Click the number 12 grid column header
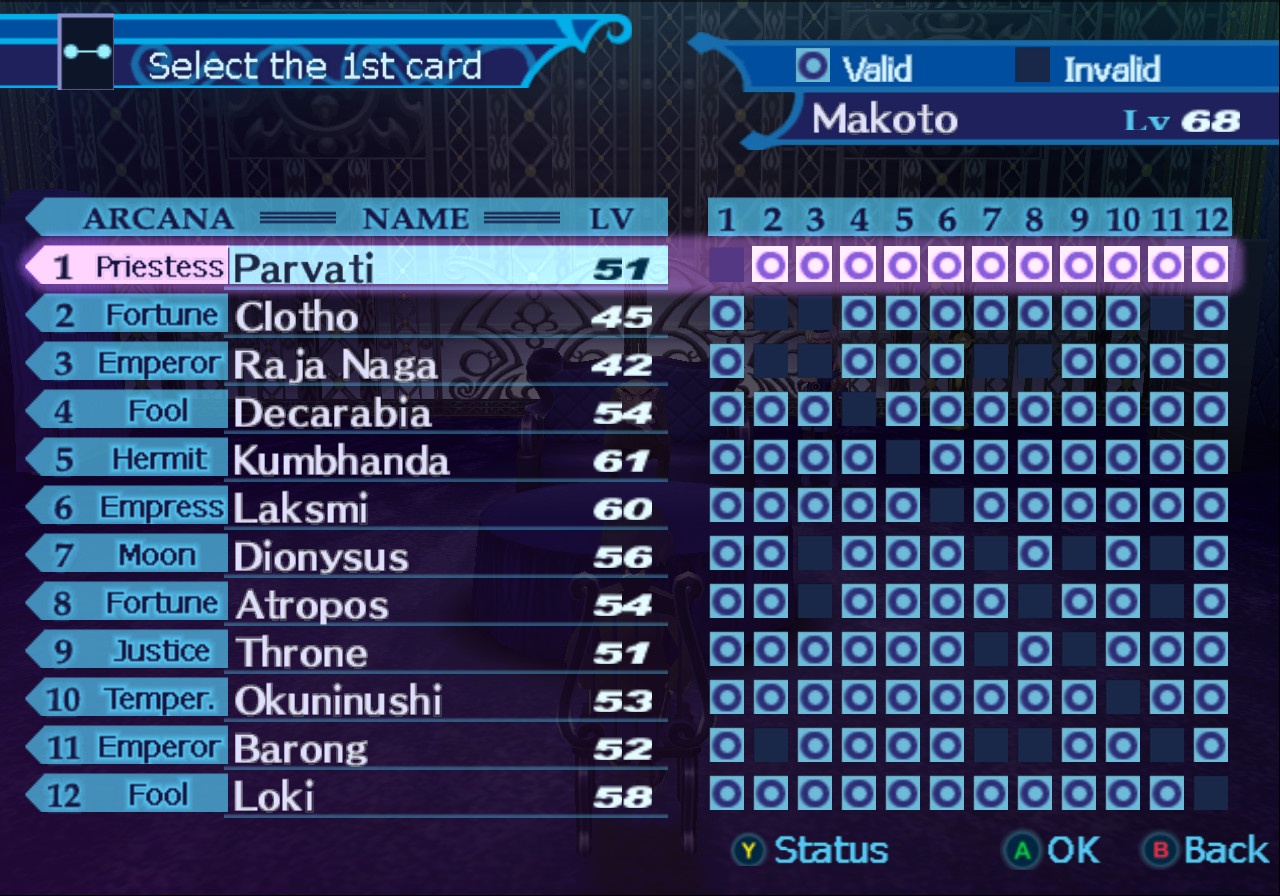 pyautogui.click(x=1211, y=219)
